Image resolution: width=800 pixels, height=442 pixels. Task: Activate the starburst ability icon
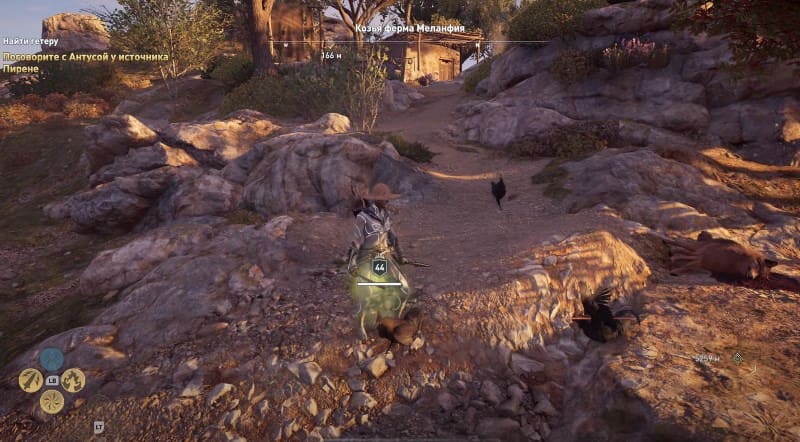(x=52, y=401)
